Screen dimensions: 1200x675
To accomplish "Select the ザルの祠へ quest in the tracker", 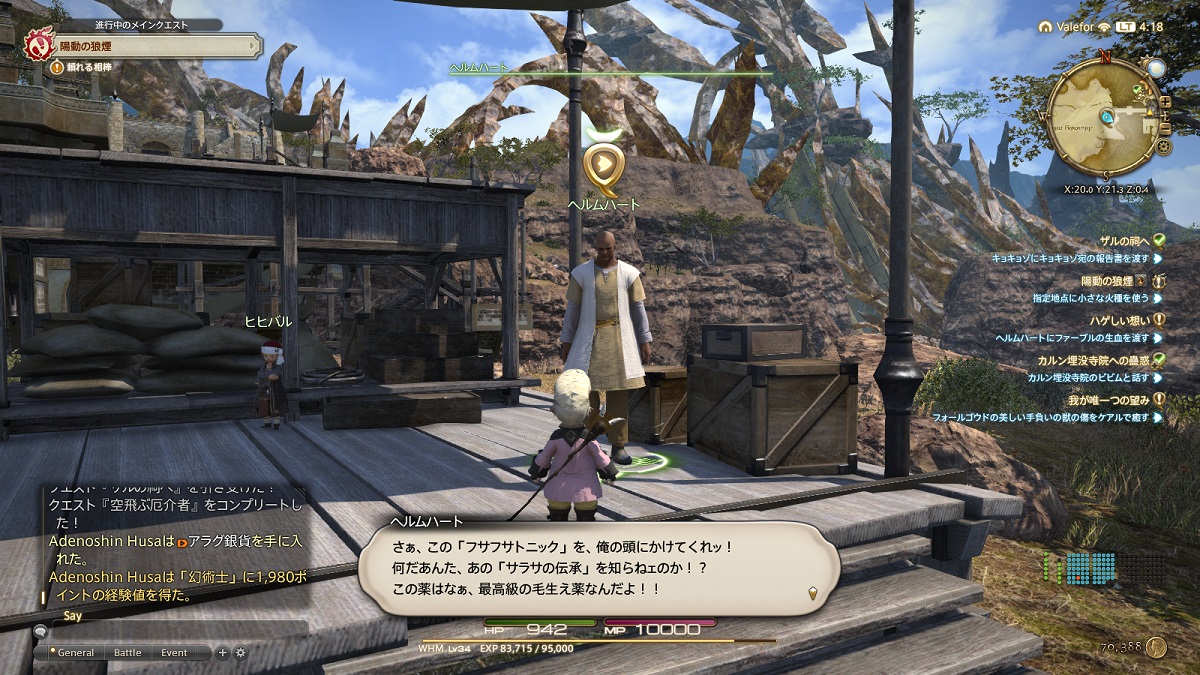I will pos(1117,240).
